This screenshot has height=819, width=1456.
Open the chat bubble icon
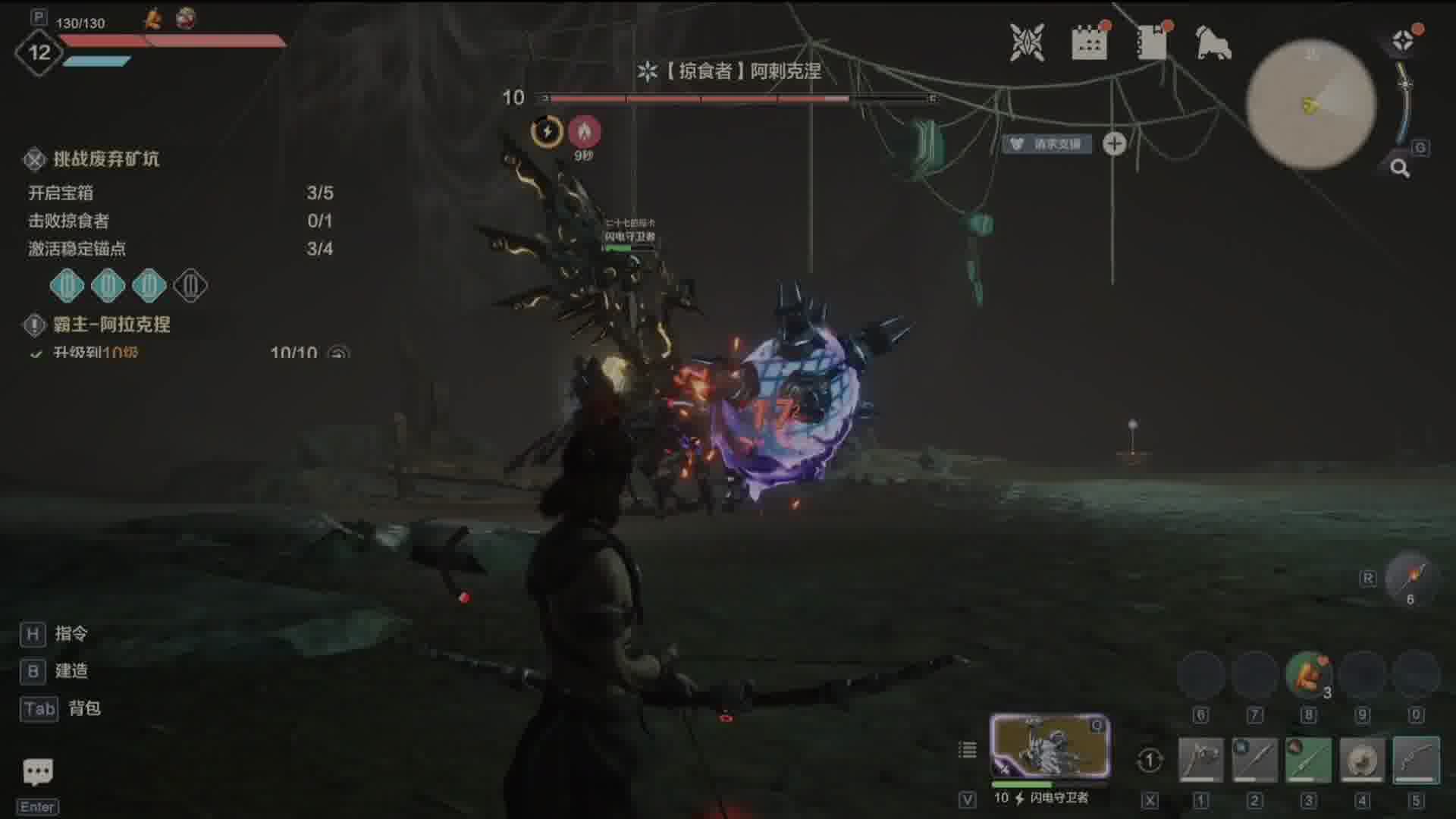37,772
